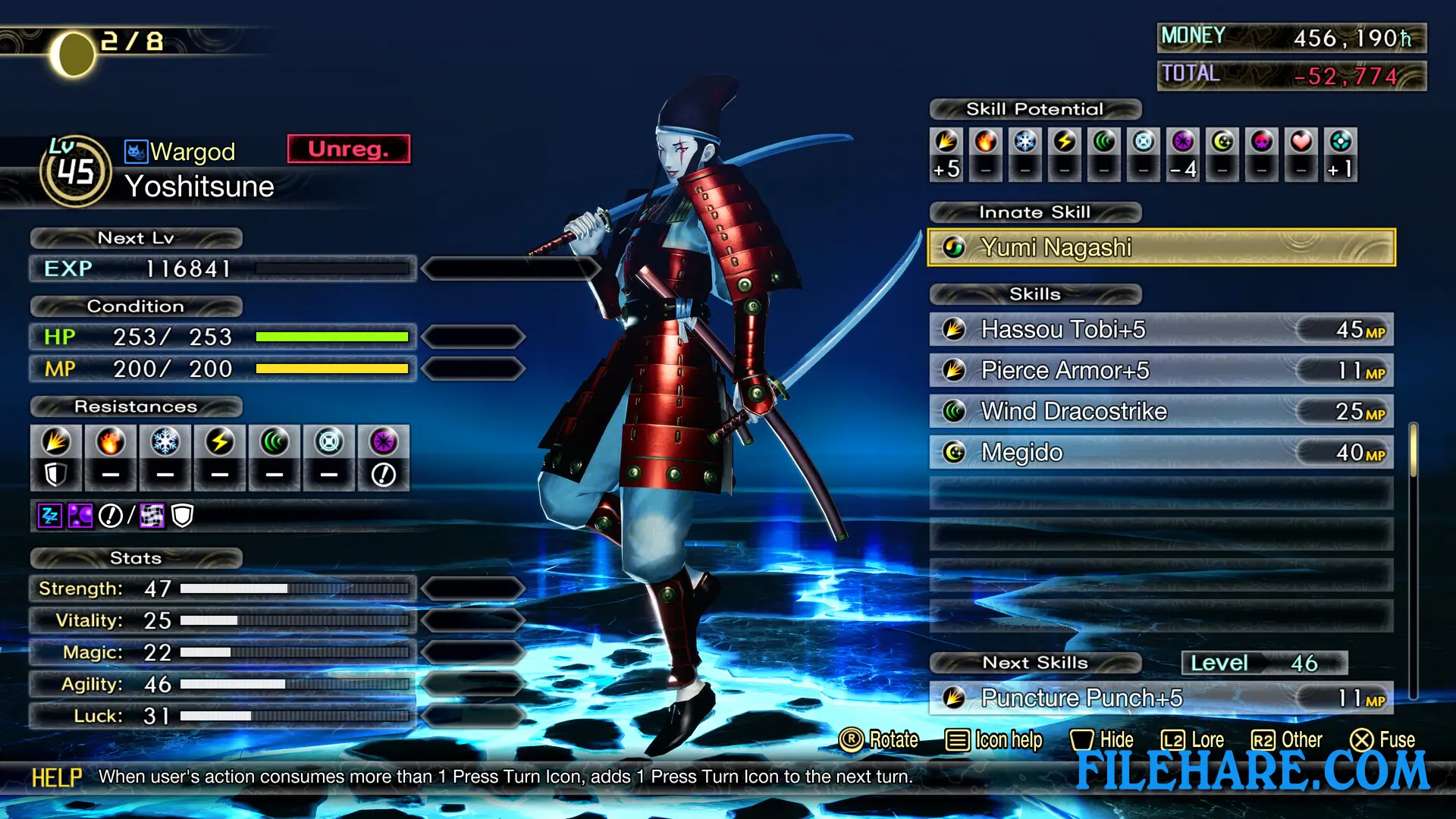The width and height of the screenshot is (1456, 819).
Task: Click the heart healing potential icon
Action: coord(1301,142)
